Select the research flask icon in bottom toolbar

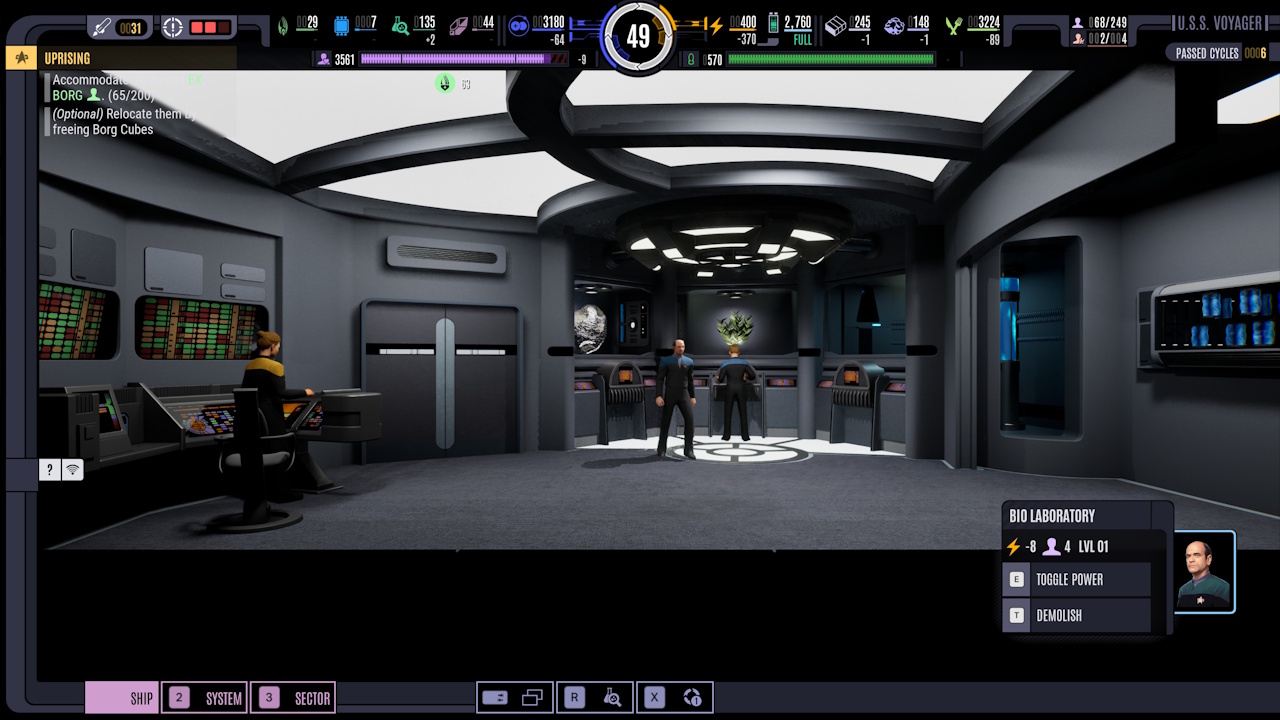[613, 697]
